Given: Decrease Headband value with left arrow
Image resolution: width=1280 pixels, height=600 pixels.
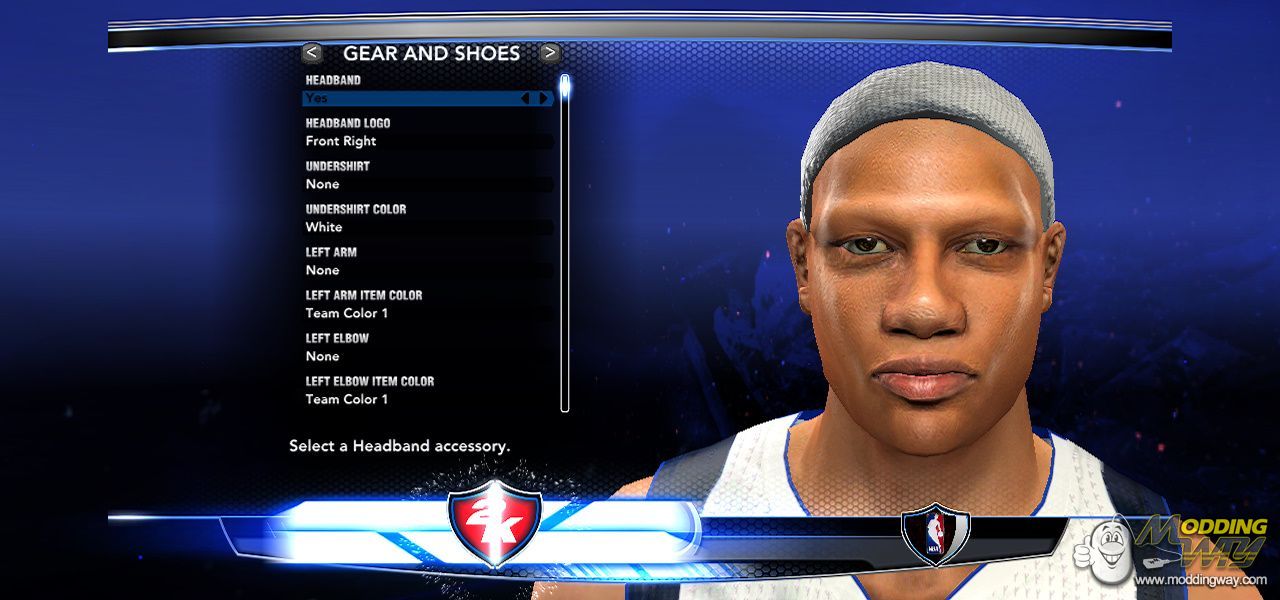Looking at the screenshot, I should pyautogui.click(x=525, y=98).
